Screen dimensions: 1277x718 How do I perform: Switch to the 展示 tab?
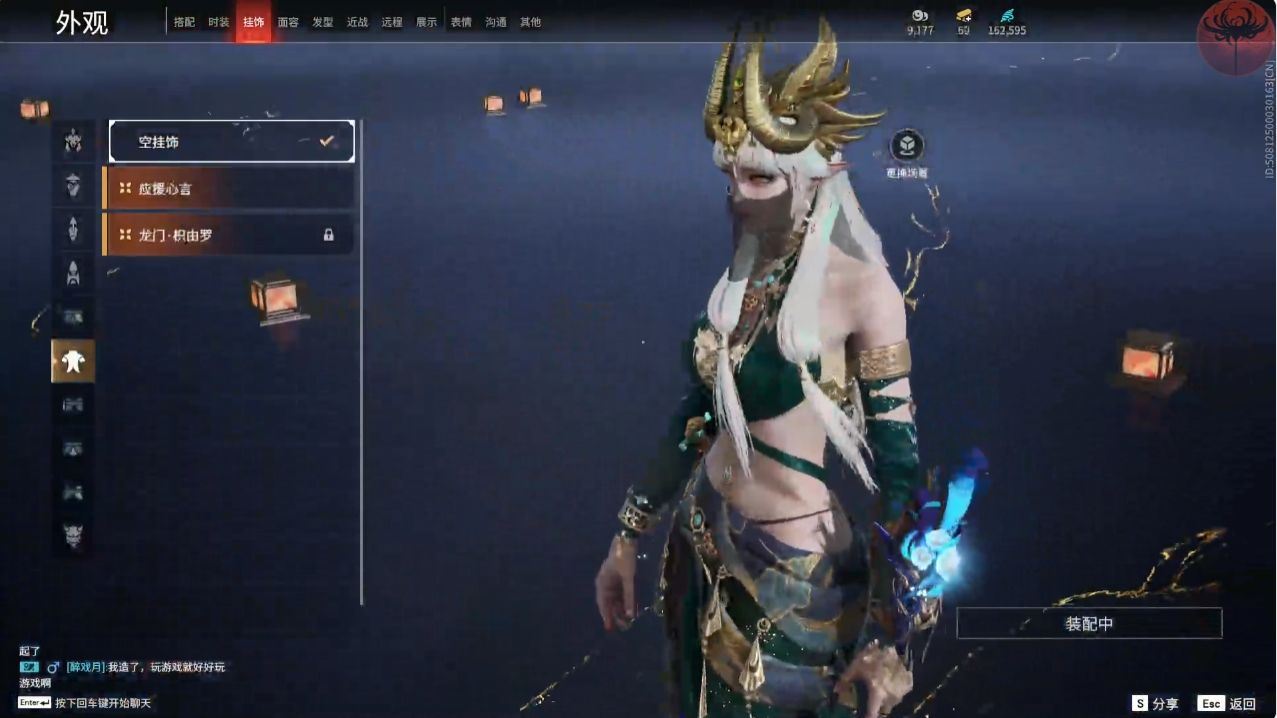(x=426, y=22)
